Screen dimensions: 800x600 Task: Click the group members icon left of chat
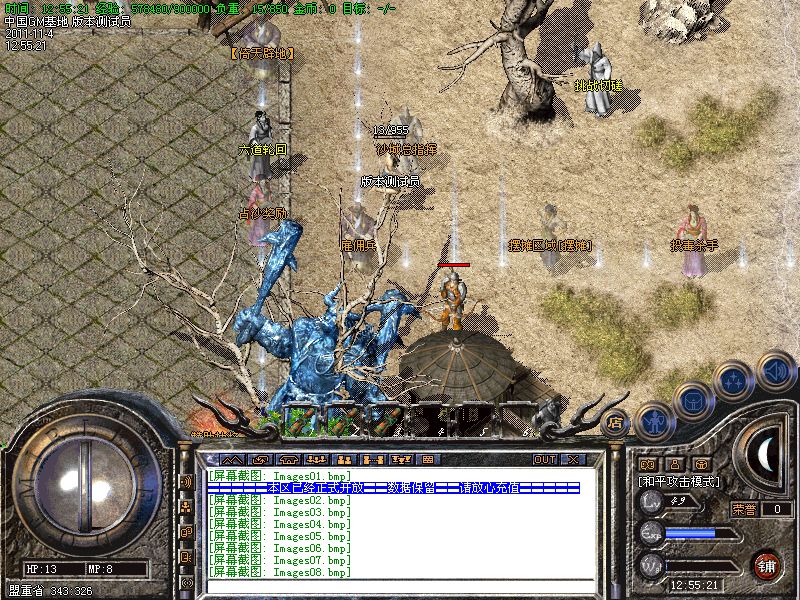pos(187,506)
